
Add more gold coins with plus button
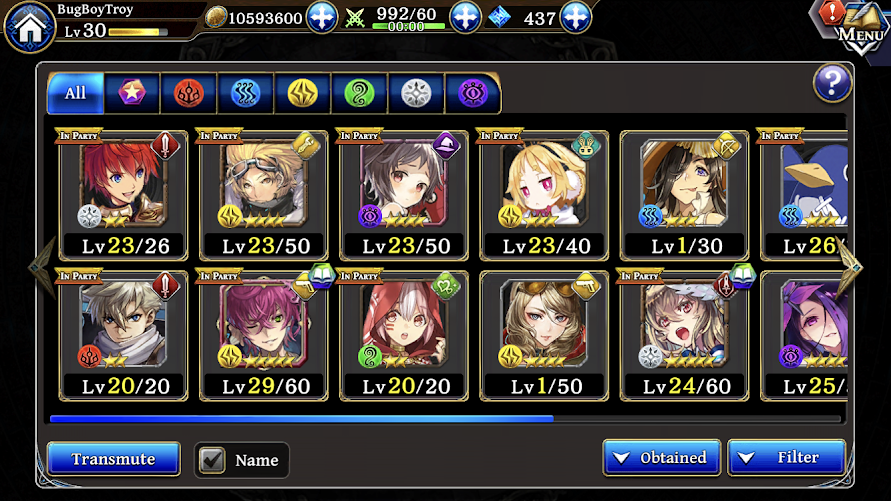321,17
